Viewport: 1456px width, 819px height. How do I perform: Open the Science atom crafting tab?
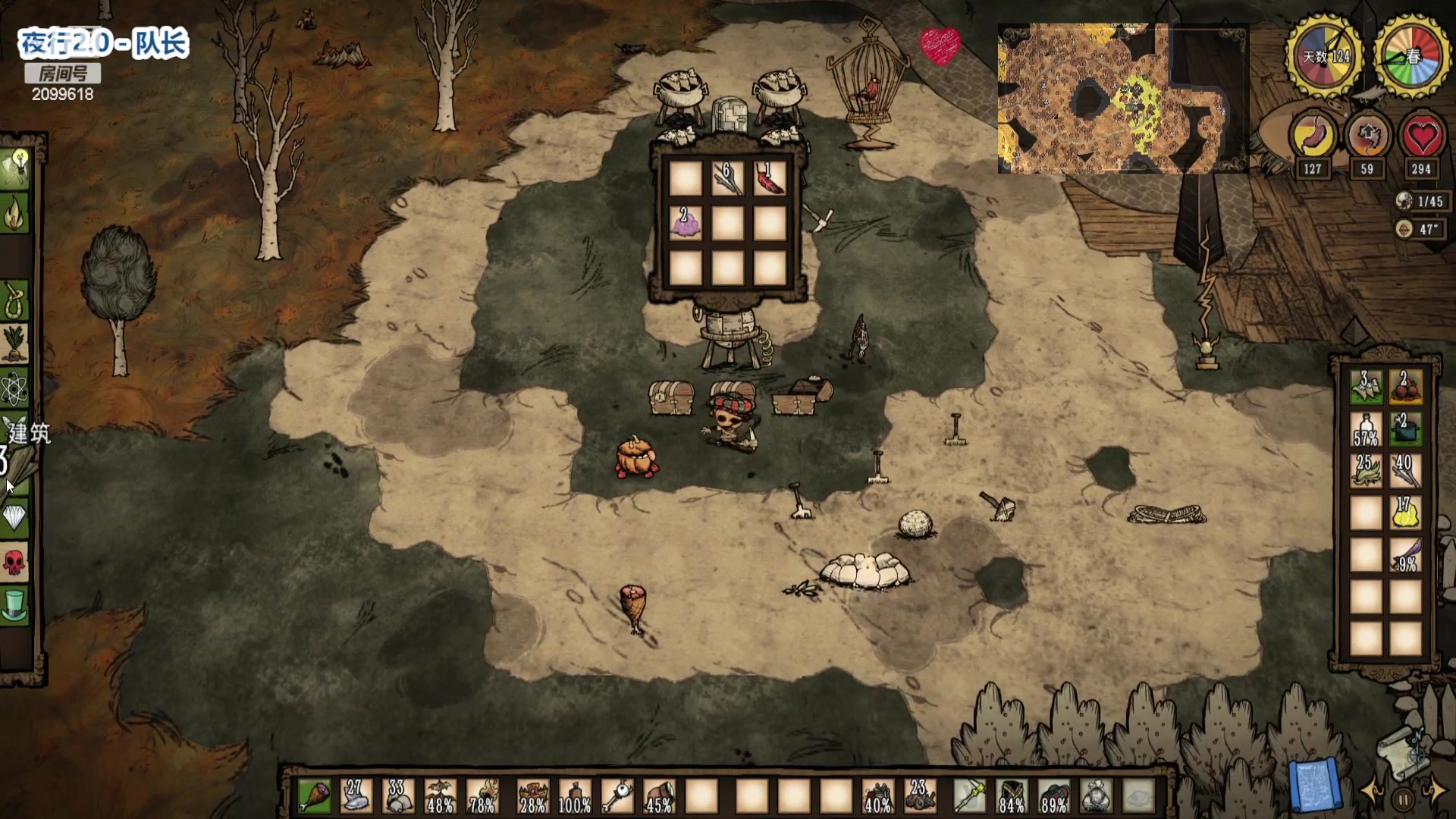tap(15, 389)
